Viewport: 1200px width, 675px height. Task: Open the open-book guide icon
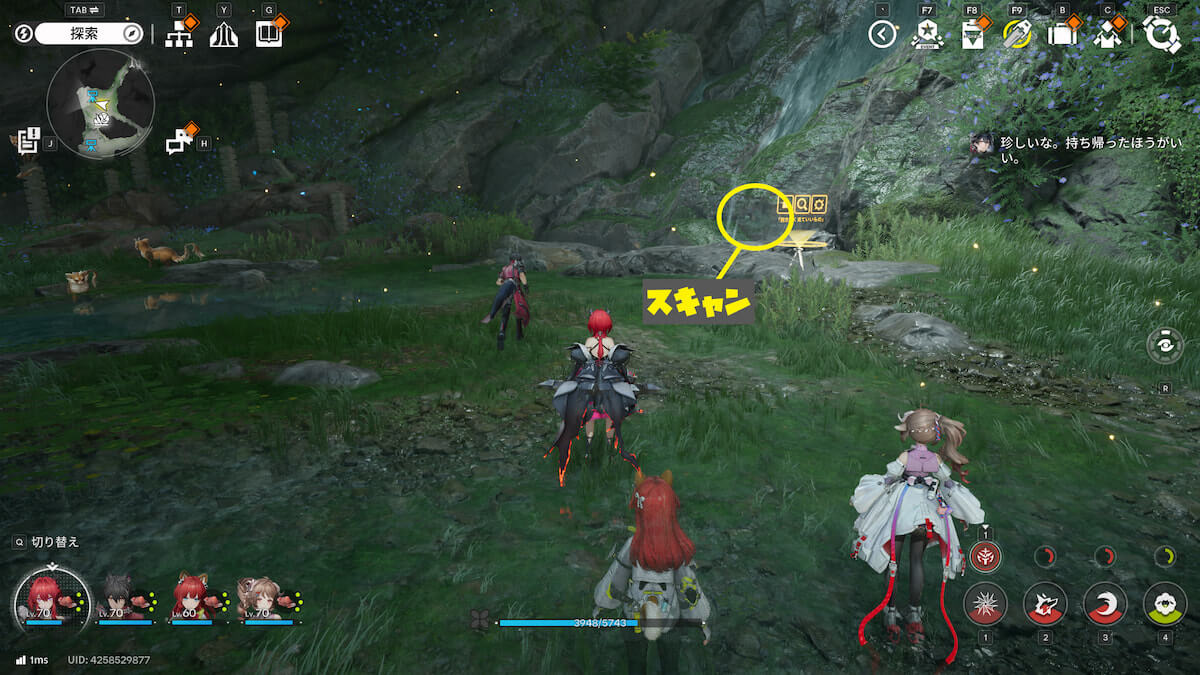(x=268, y=35)
